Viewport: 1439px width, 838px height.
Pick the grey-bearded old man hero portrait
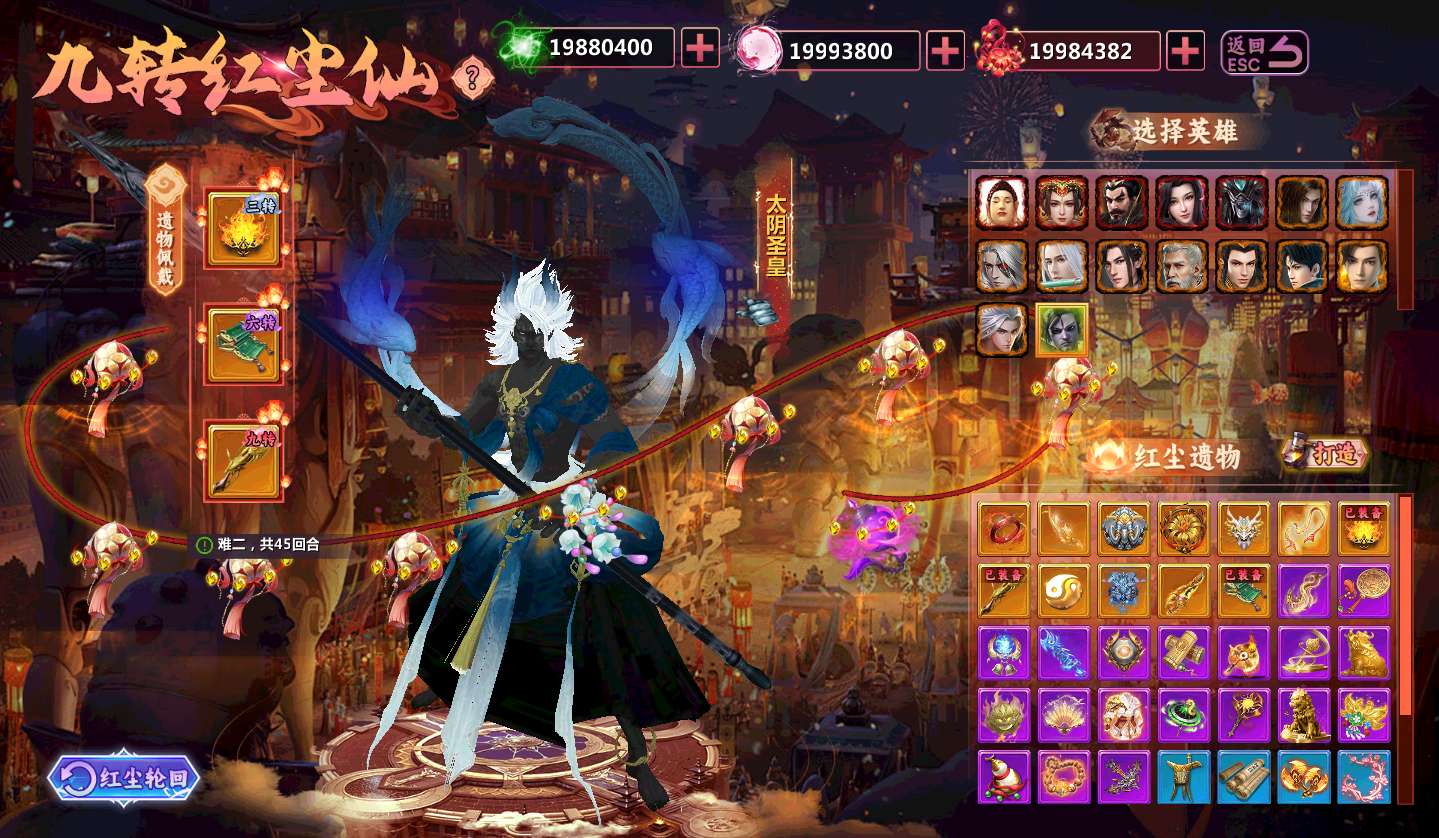tap(1182, 266)
